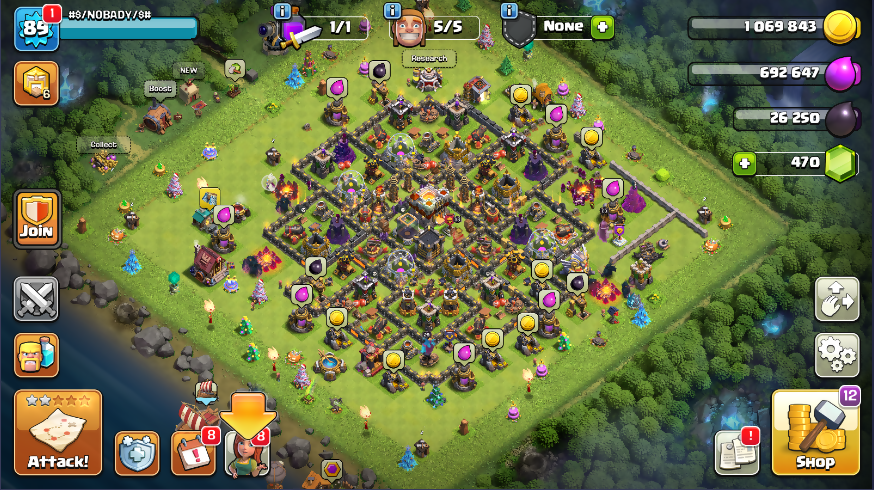Add a shield with the plus button

click(x=602, y=27)
